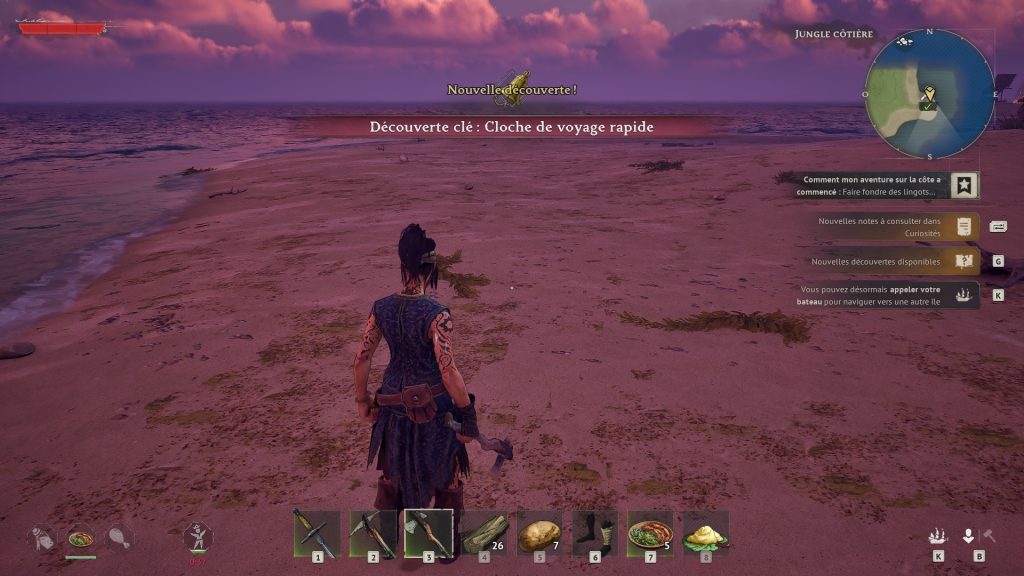Choose the wood logs stack of 26
Screen dimensions: 1024x576
pos(484,532)
